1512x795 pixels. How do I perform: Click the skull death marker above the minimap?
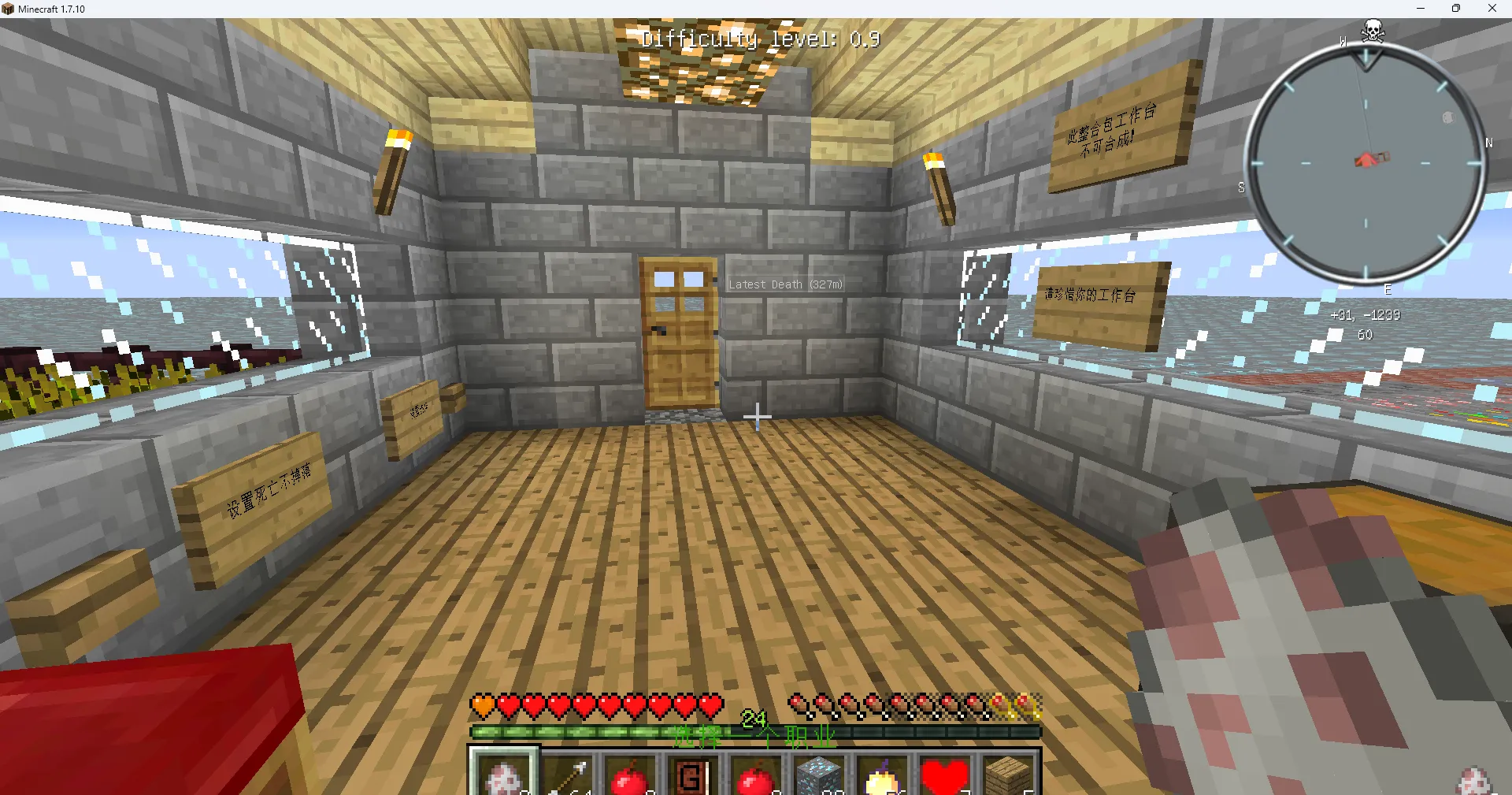(x=1372, y=30)
